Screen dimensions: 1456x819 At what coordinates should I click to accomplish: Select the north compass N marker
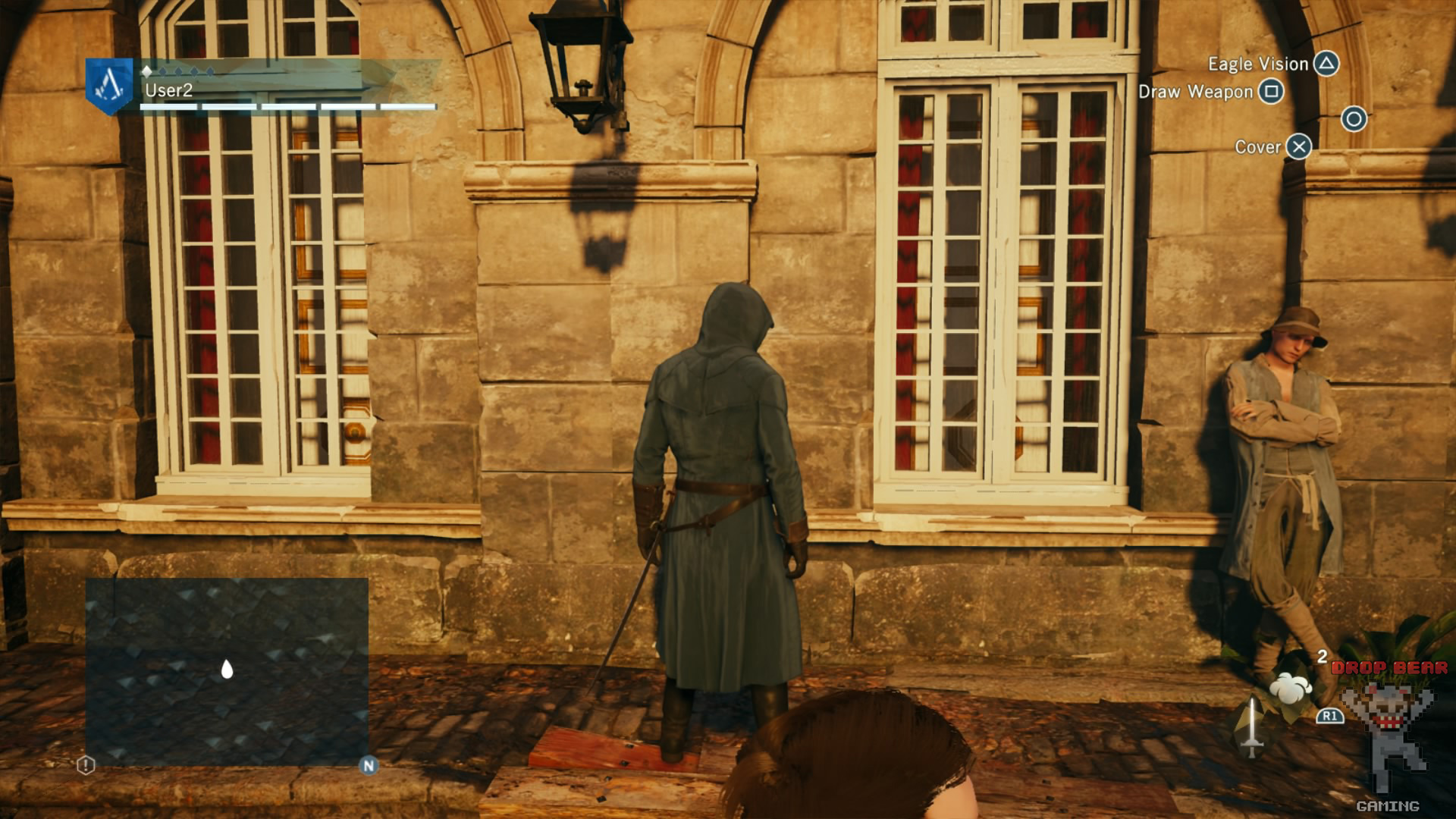[369, 765]
